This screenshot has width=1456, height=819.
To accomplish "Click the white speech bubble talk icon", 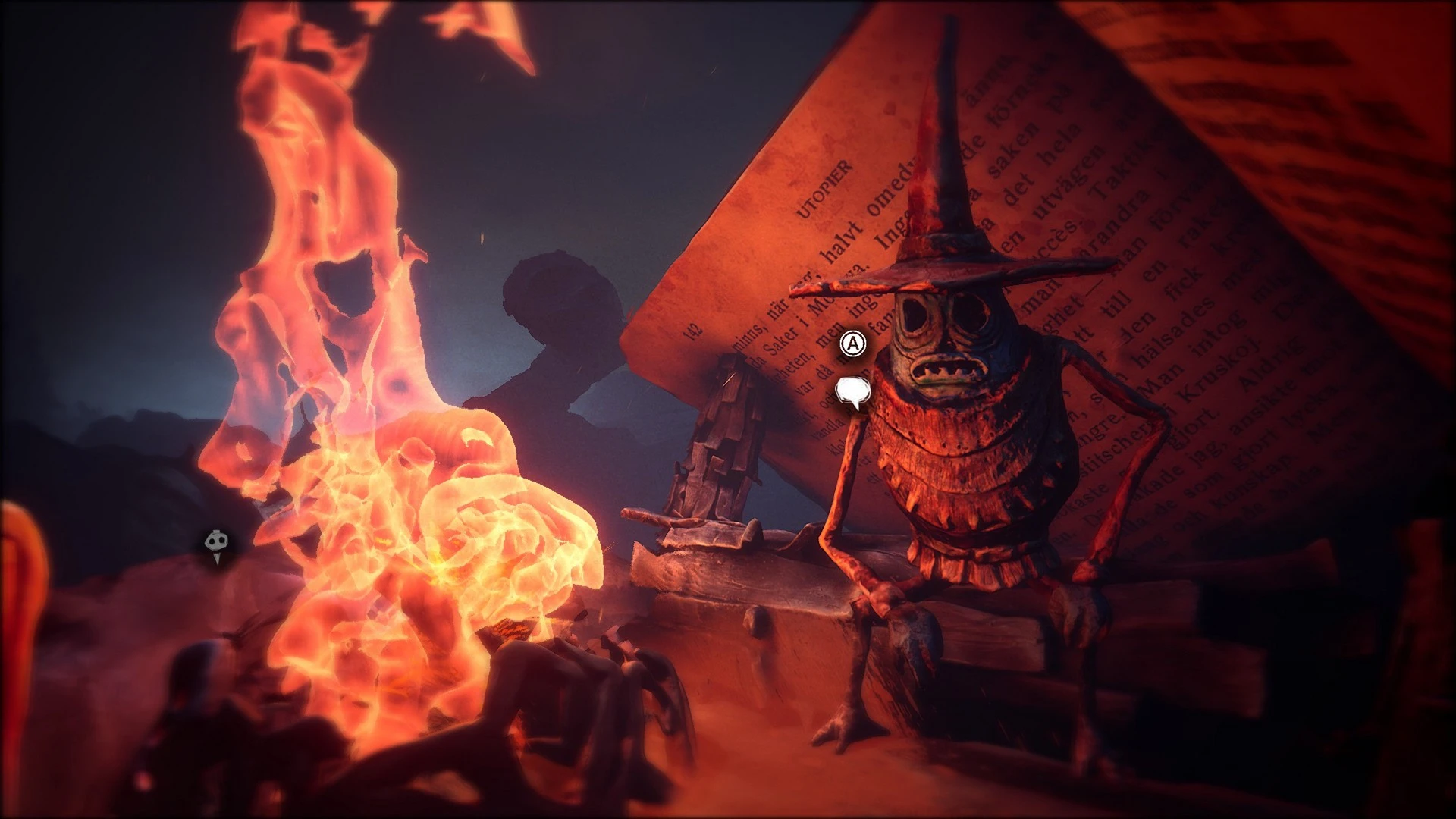I will (x=853, y=392).
